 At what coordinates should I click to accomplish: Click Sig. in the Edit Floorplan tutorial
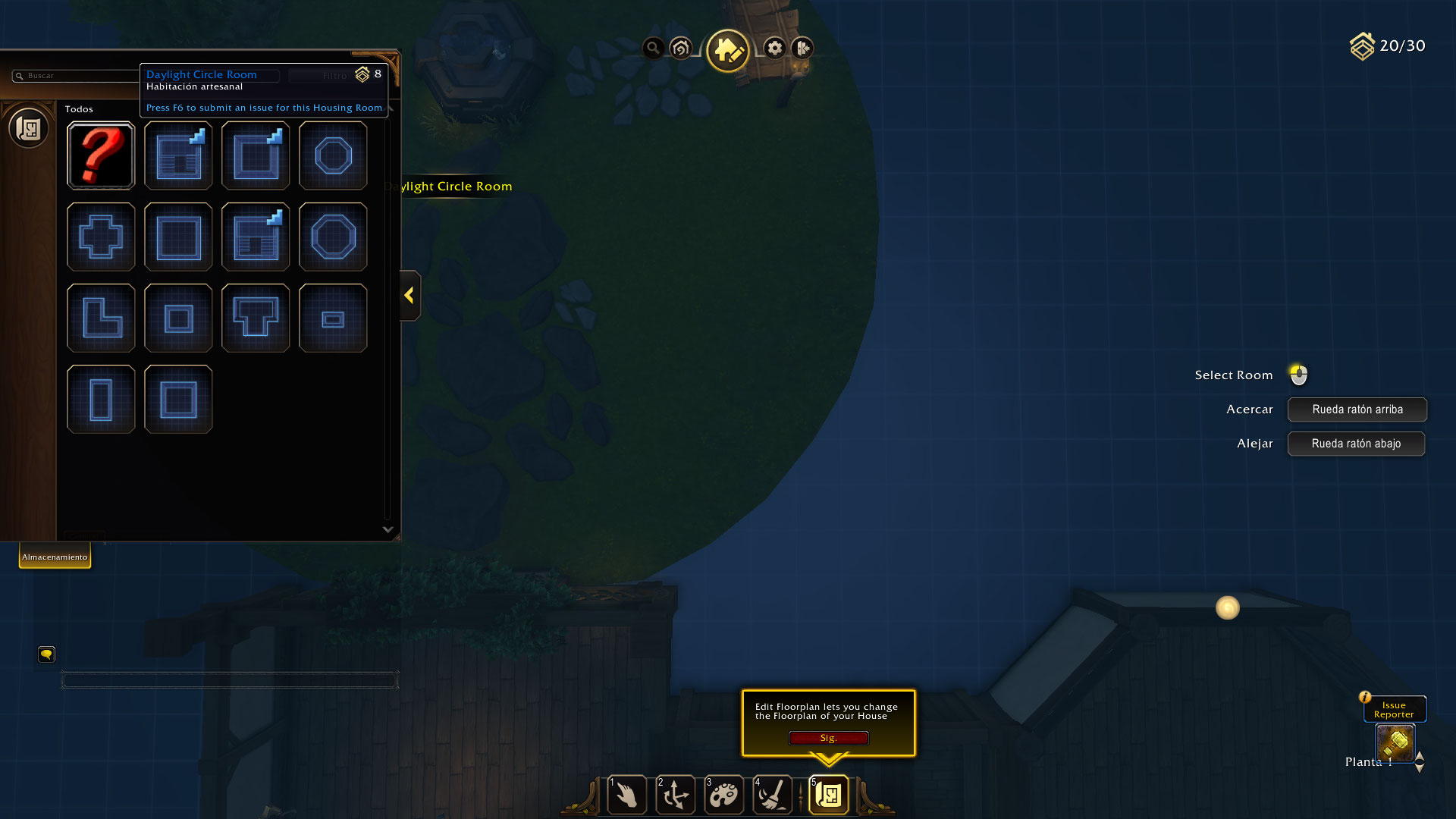pyautogui.click(x=828, y=738)
